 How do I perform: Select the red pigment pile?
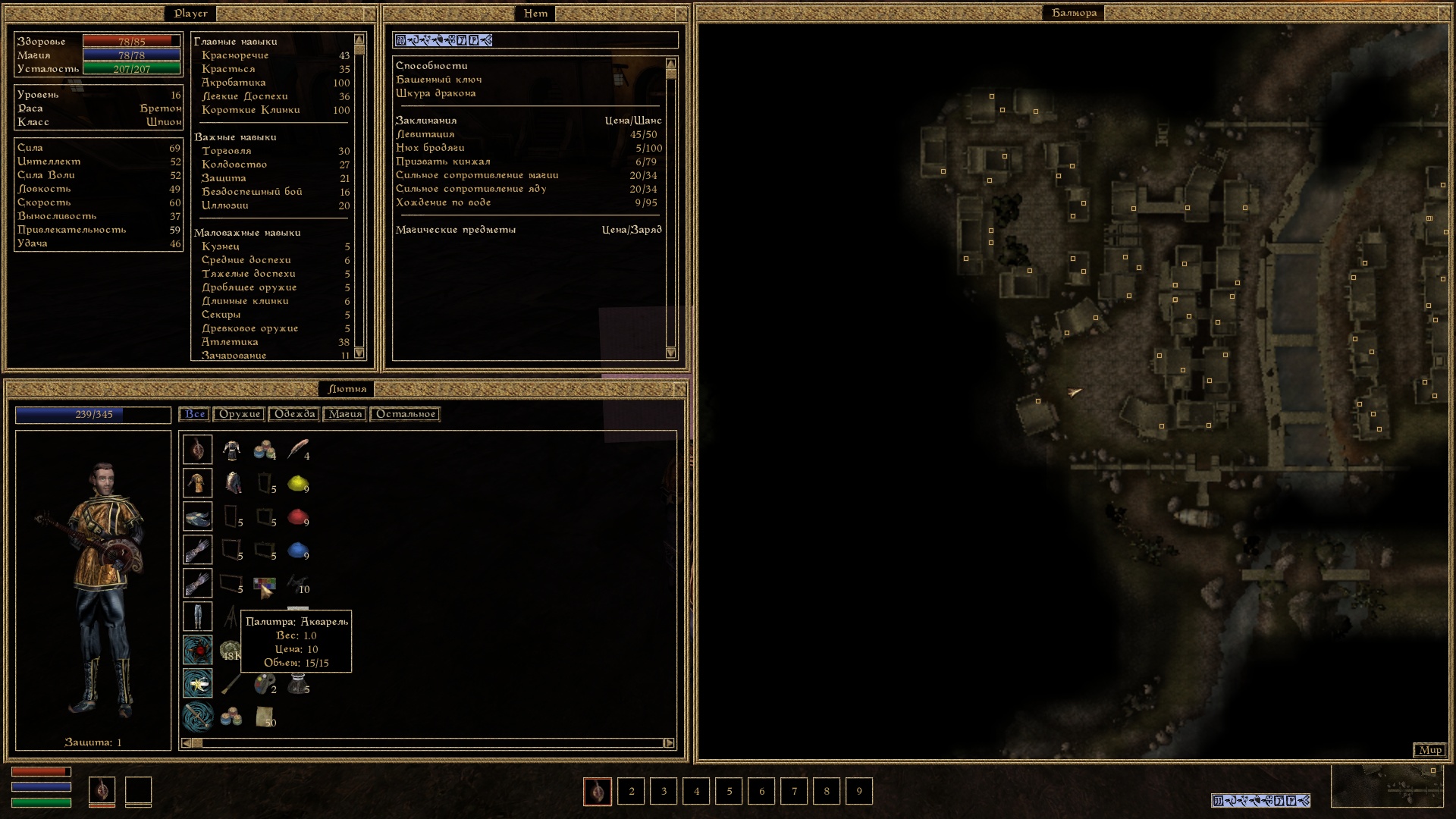pyautogui.click(x=297, y=516)
